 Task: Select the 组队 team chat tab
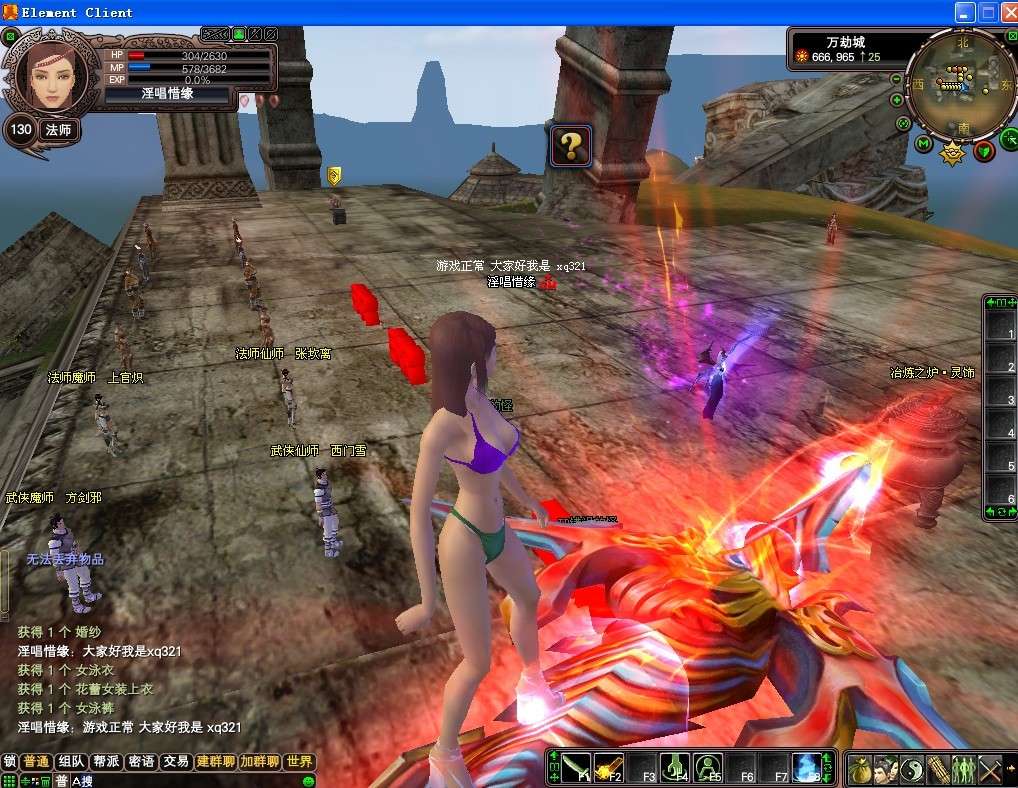point(72,761)
